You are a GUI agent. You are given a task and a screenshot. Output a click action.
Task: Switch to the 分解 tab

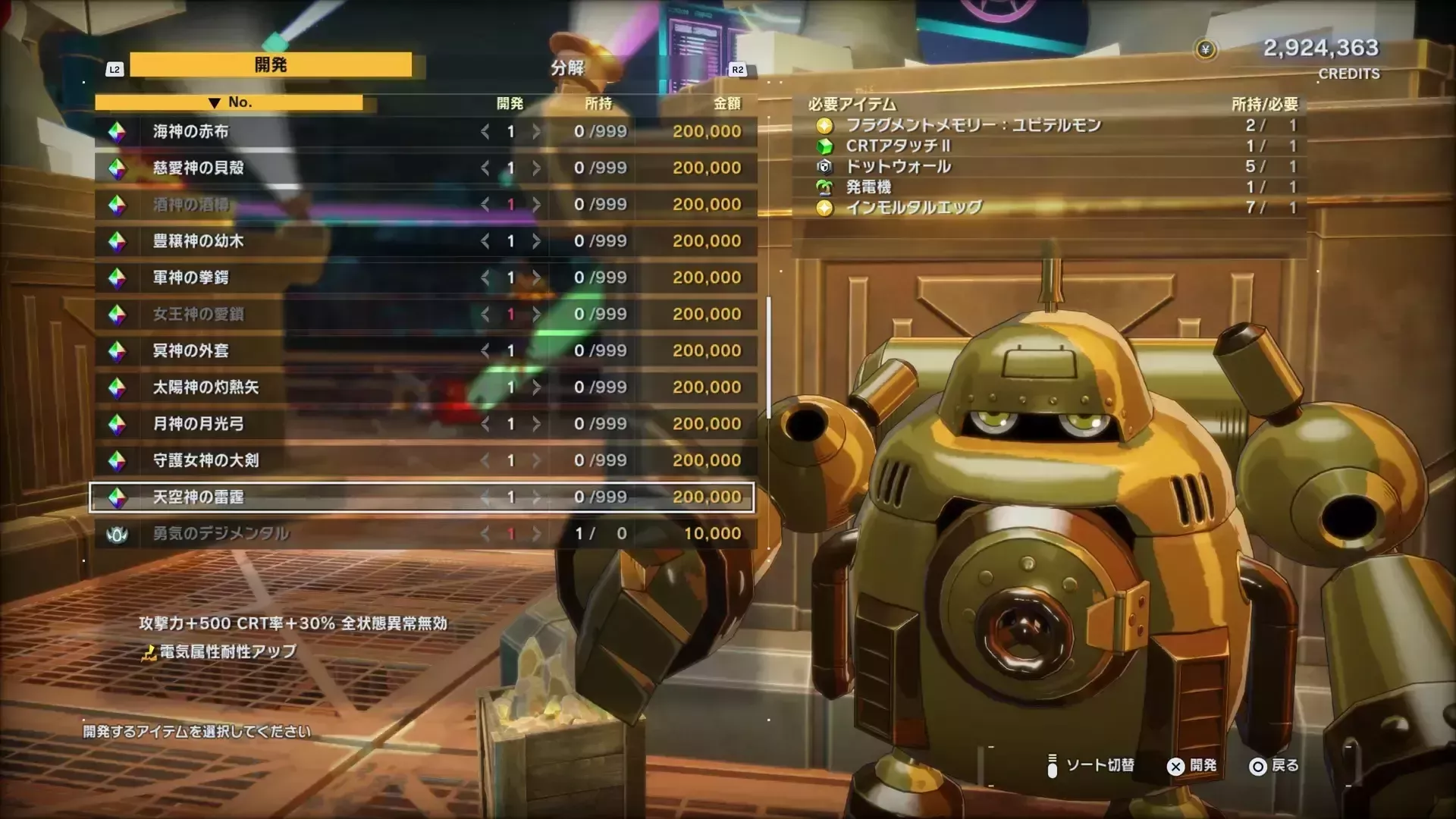pyautogui.click(x=568, y=67)
